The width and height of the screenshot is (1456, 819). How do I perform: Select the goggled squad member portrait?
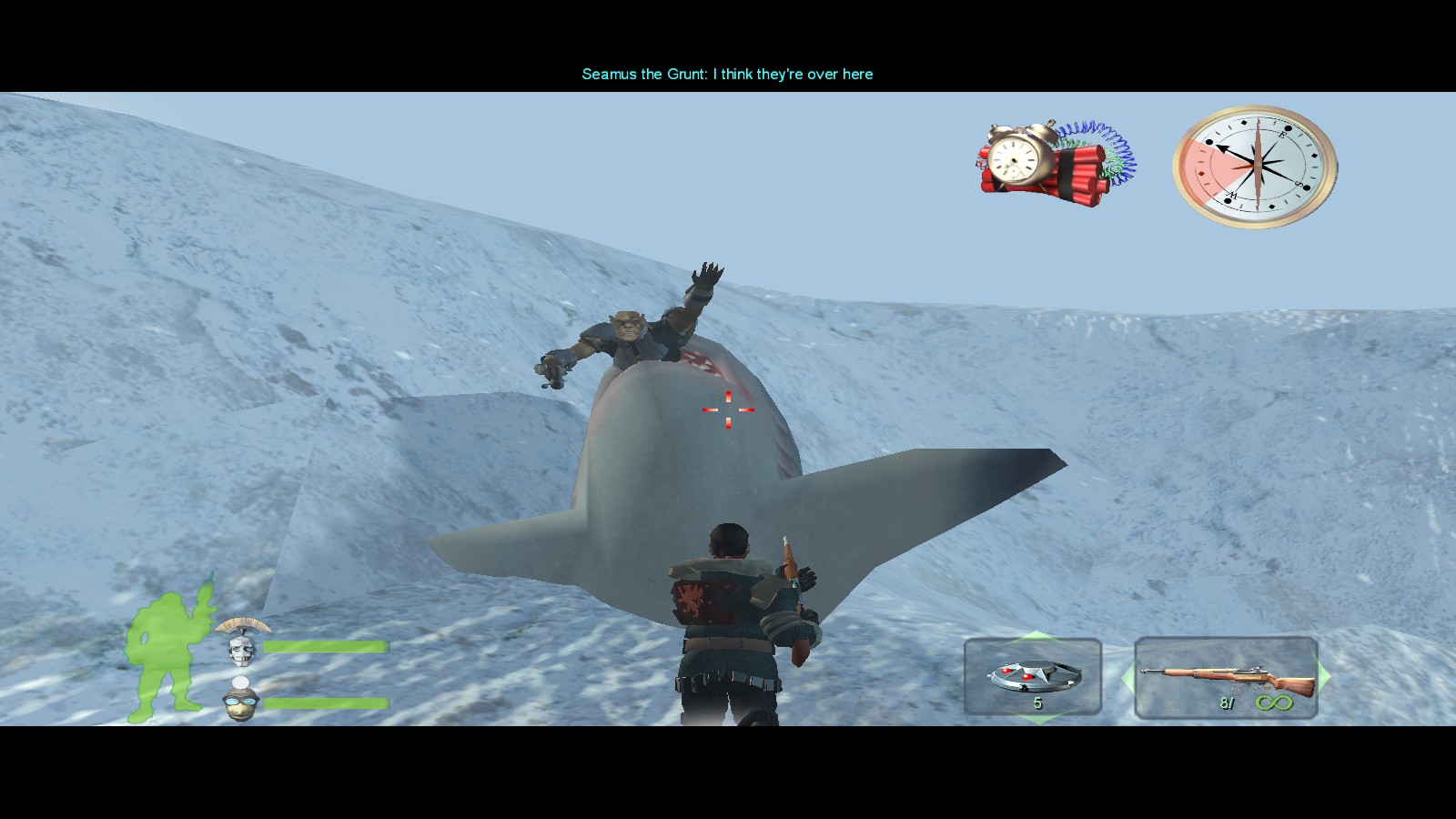pyautogui.click(x=241, y=703)
